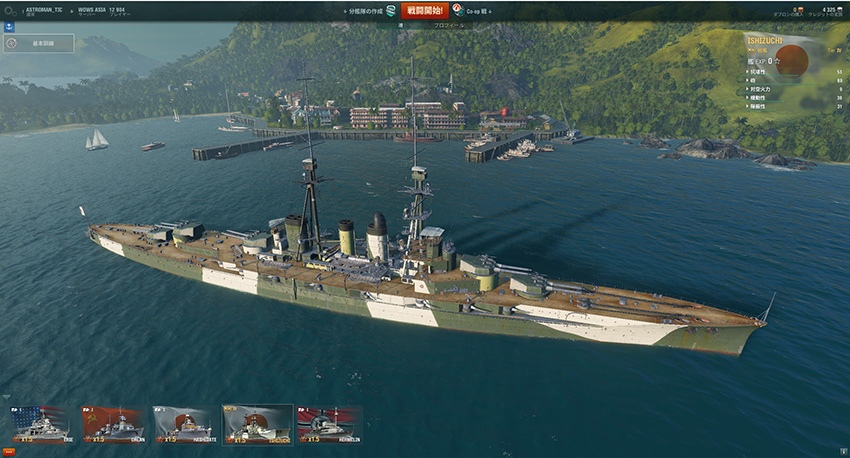Open the 基本訓練 panel button
850x458 pixels.
tap(39, 44)
